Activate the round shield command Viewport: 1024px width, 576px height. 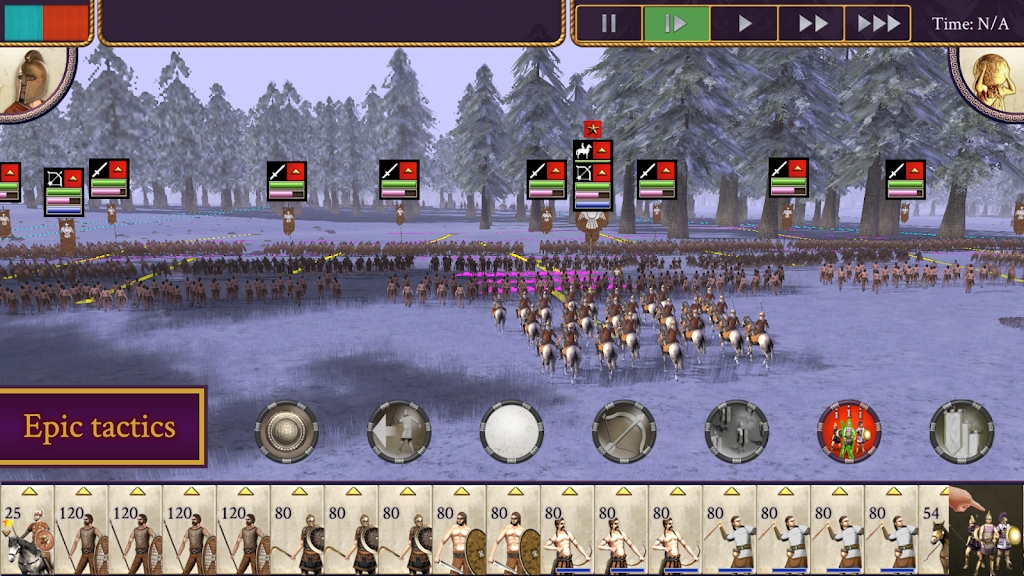(287, 431)
